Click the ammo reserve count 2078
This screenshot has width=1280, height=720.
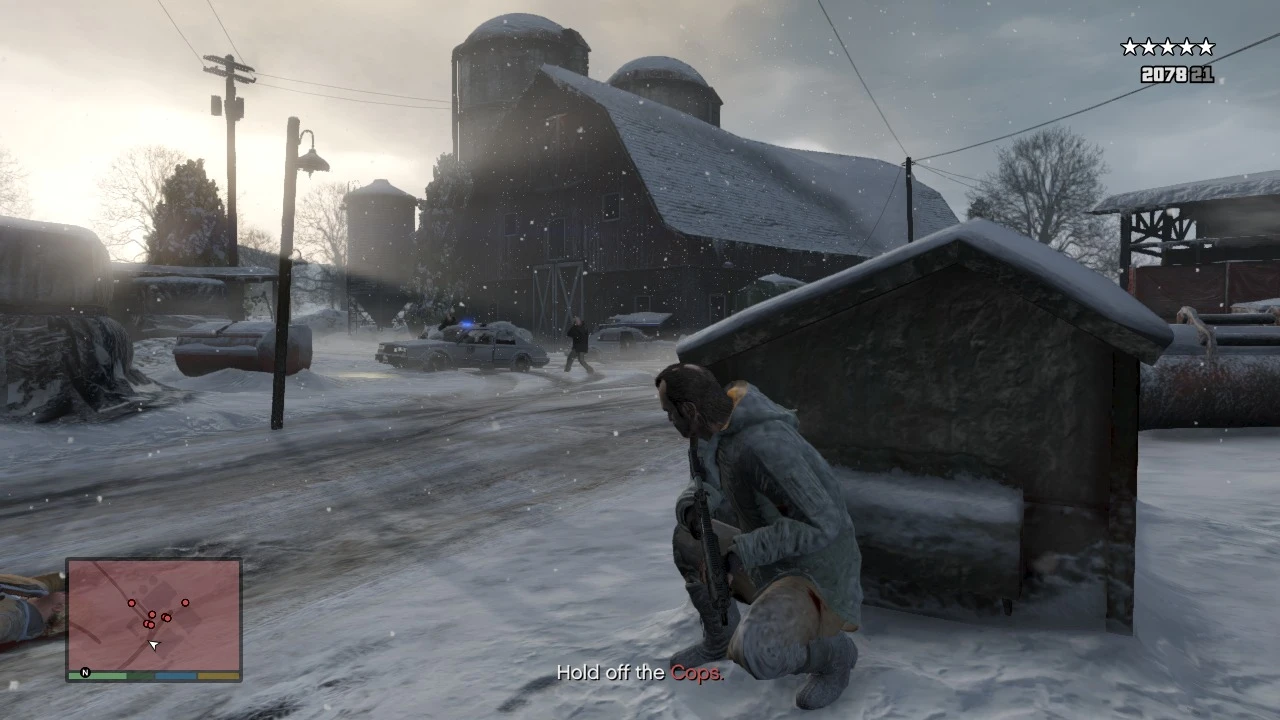click(1164, 74)
